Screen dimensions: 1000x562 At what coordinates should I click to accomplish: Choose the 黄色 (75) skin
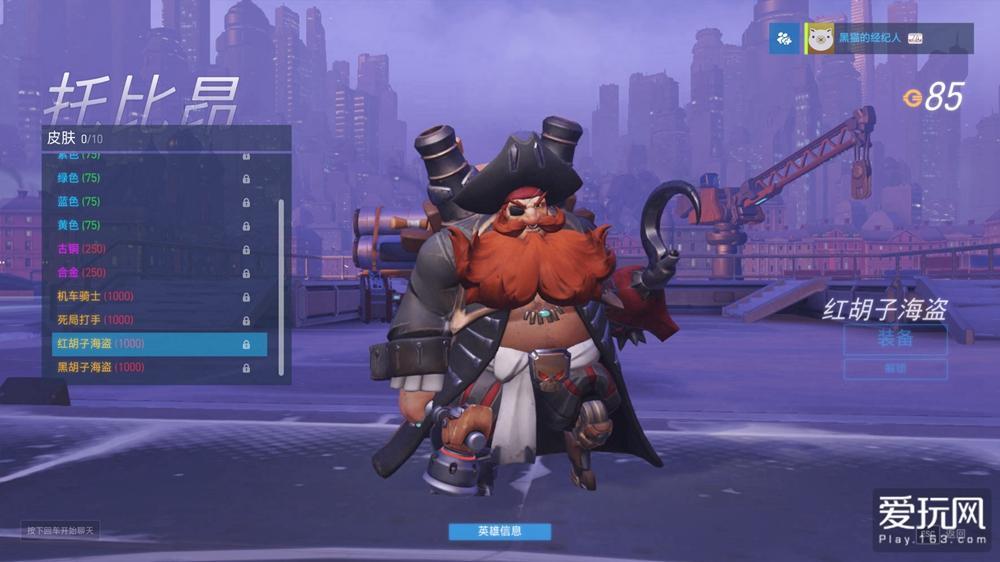150,225
